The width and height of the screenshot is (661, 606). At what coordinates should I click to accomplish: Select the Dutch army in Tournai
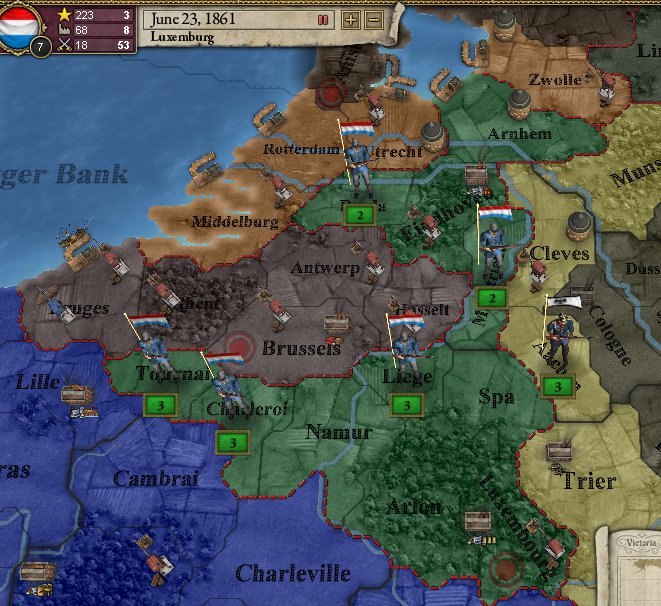[x=151, y=349]
